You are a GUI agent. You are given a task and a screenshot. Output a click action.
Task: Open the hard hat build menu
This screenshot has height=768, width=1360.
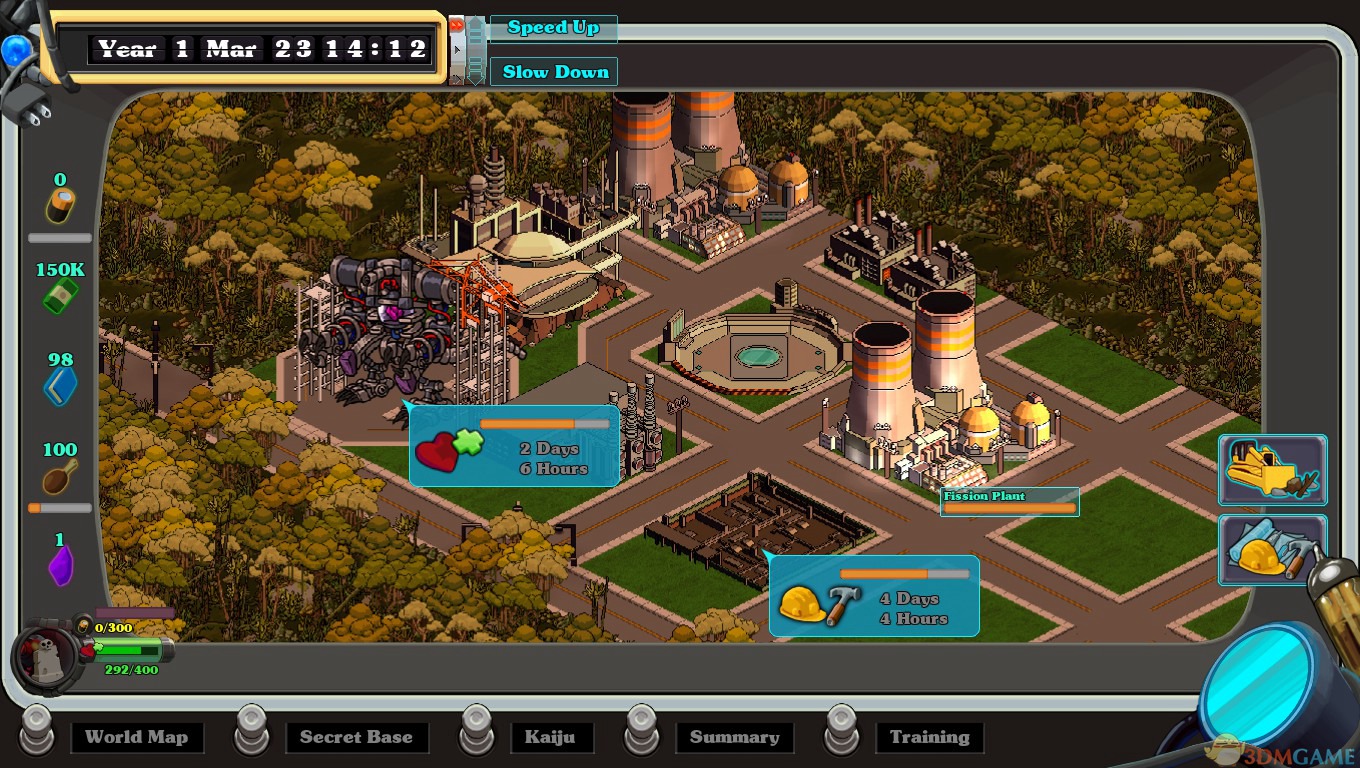(x=1272, y=550)
